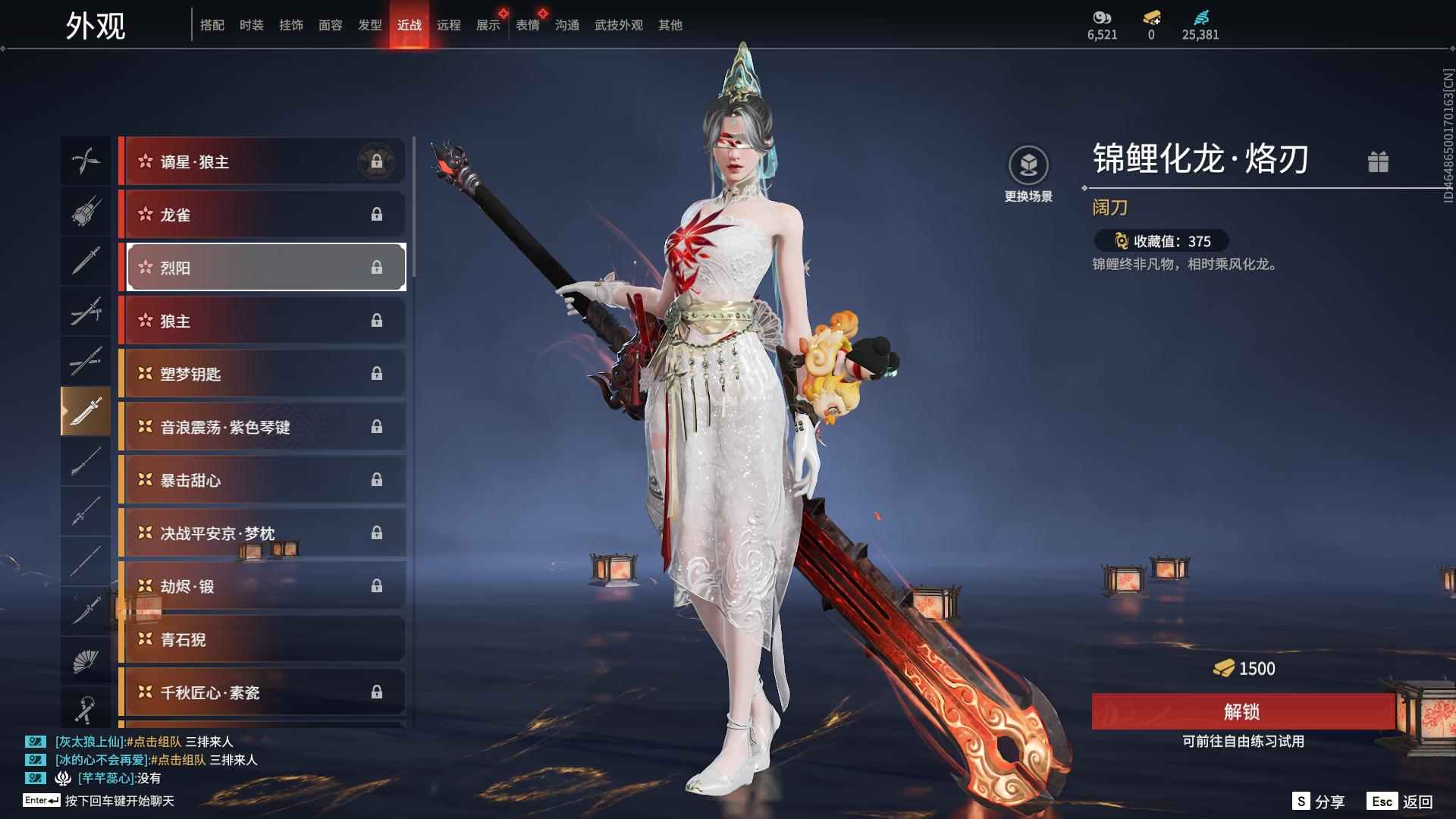This screenshot has width=1456, height=819.
Task: Click the blue jade currency icon showing 25,381
Action: click(1200, 17)
